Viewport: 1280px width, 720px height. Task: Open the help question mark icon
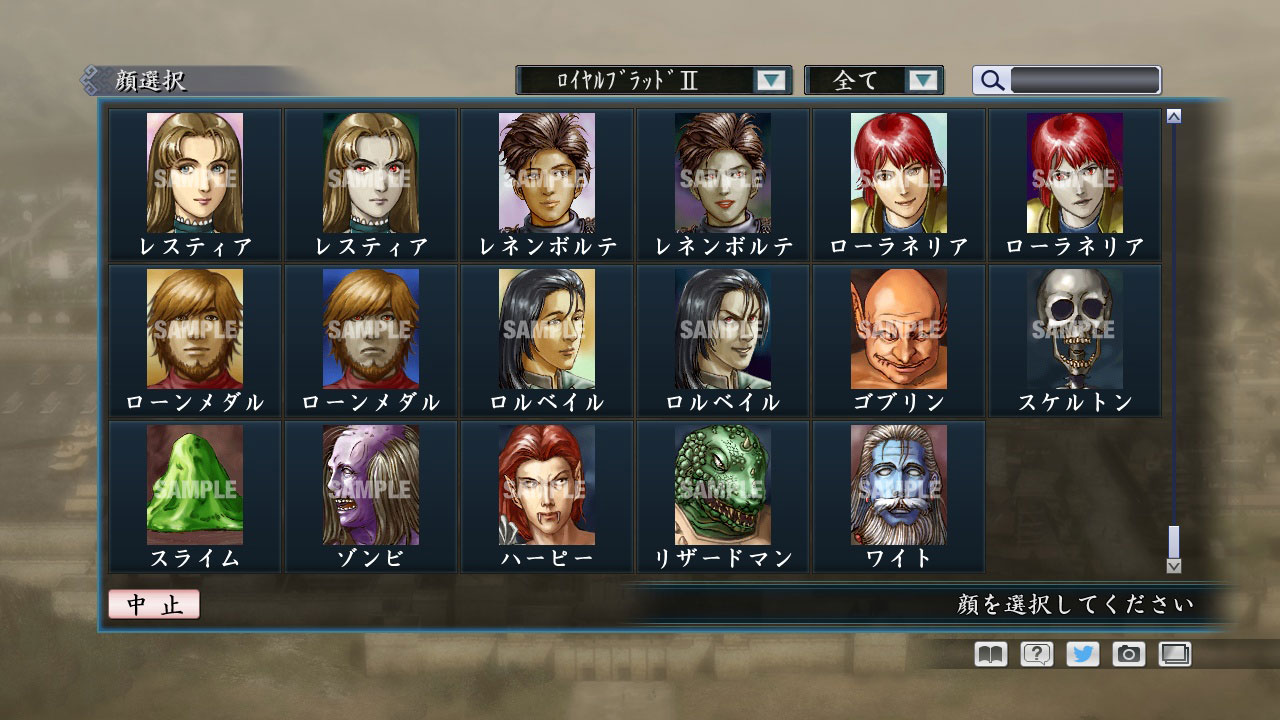(1035, 654)
